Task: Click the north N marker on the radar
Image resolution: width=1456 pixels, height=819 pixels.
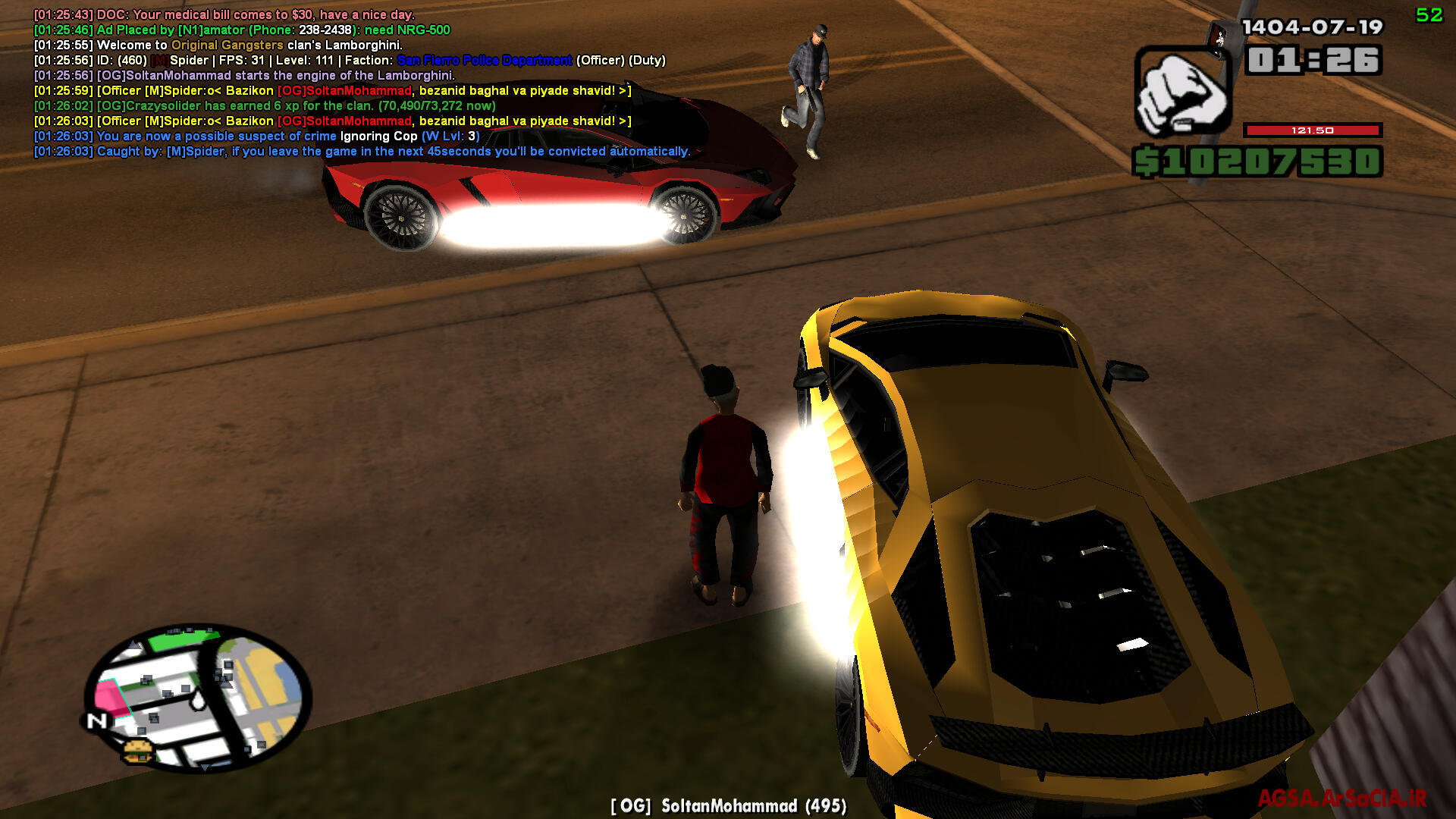Action: pyautogui.click(x=97, y=720)
